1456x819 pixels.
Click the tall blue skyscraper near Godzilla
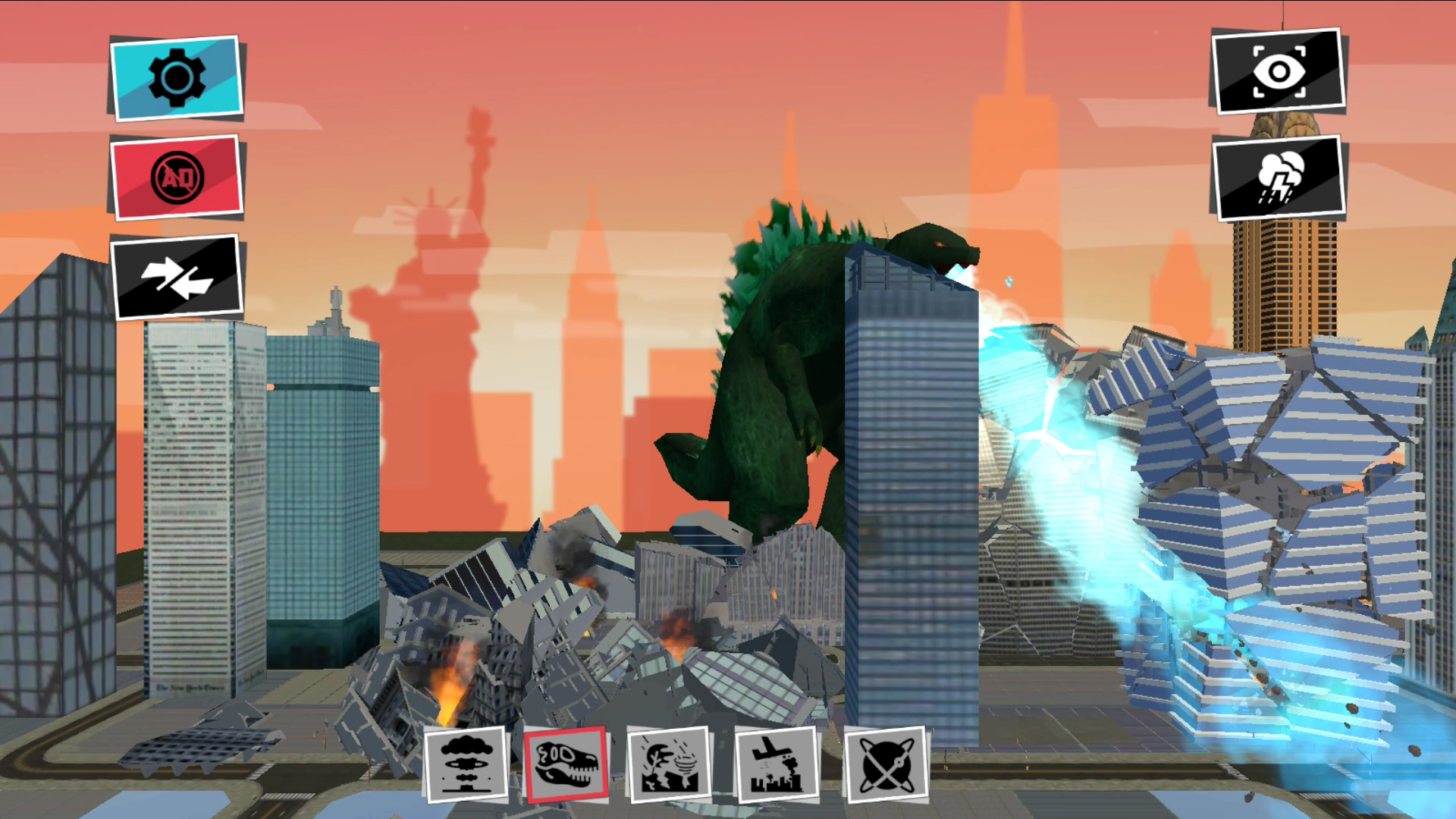click(x=910, y=493)
